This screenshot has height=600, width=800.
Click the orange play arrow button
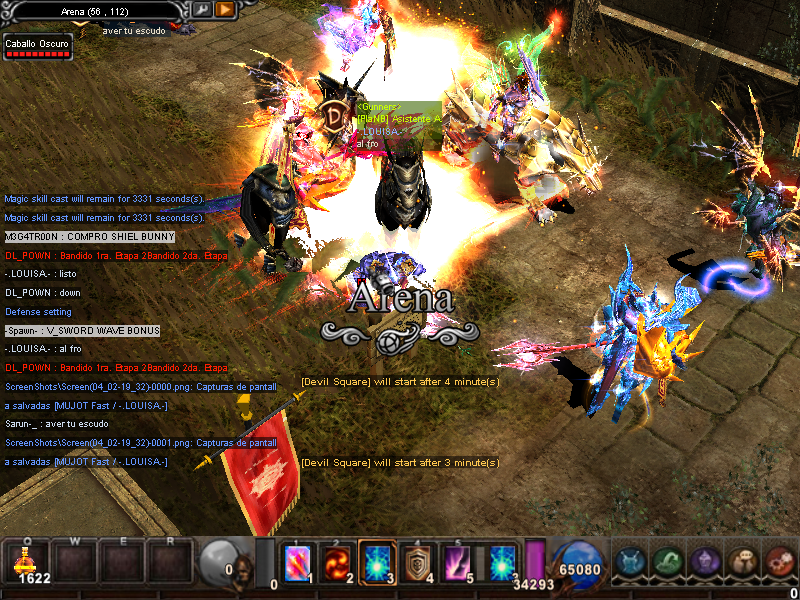point(225,9)
